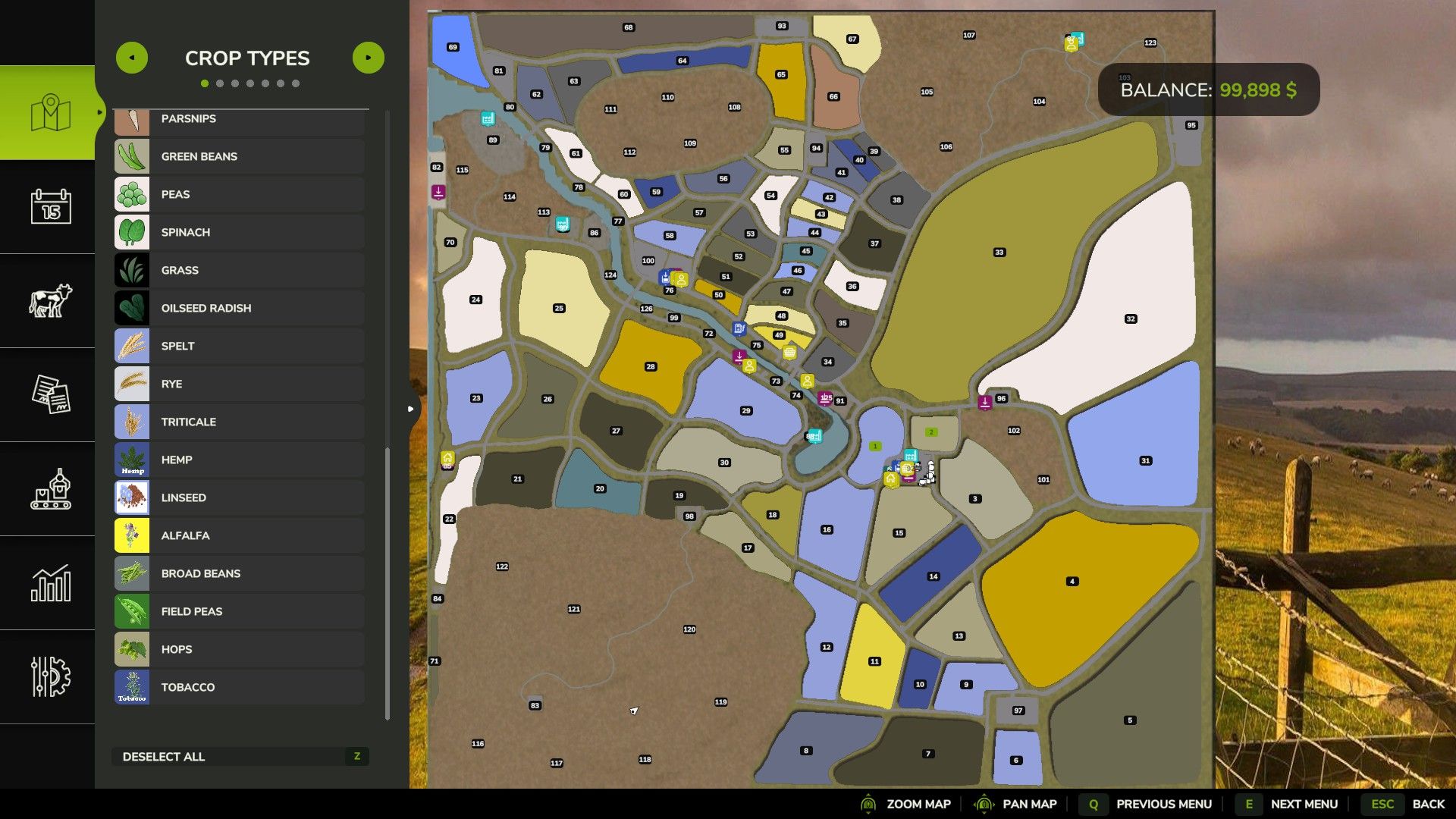
Task: Toggle the Grass crop filter
Action: (240, 270)
